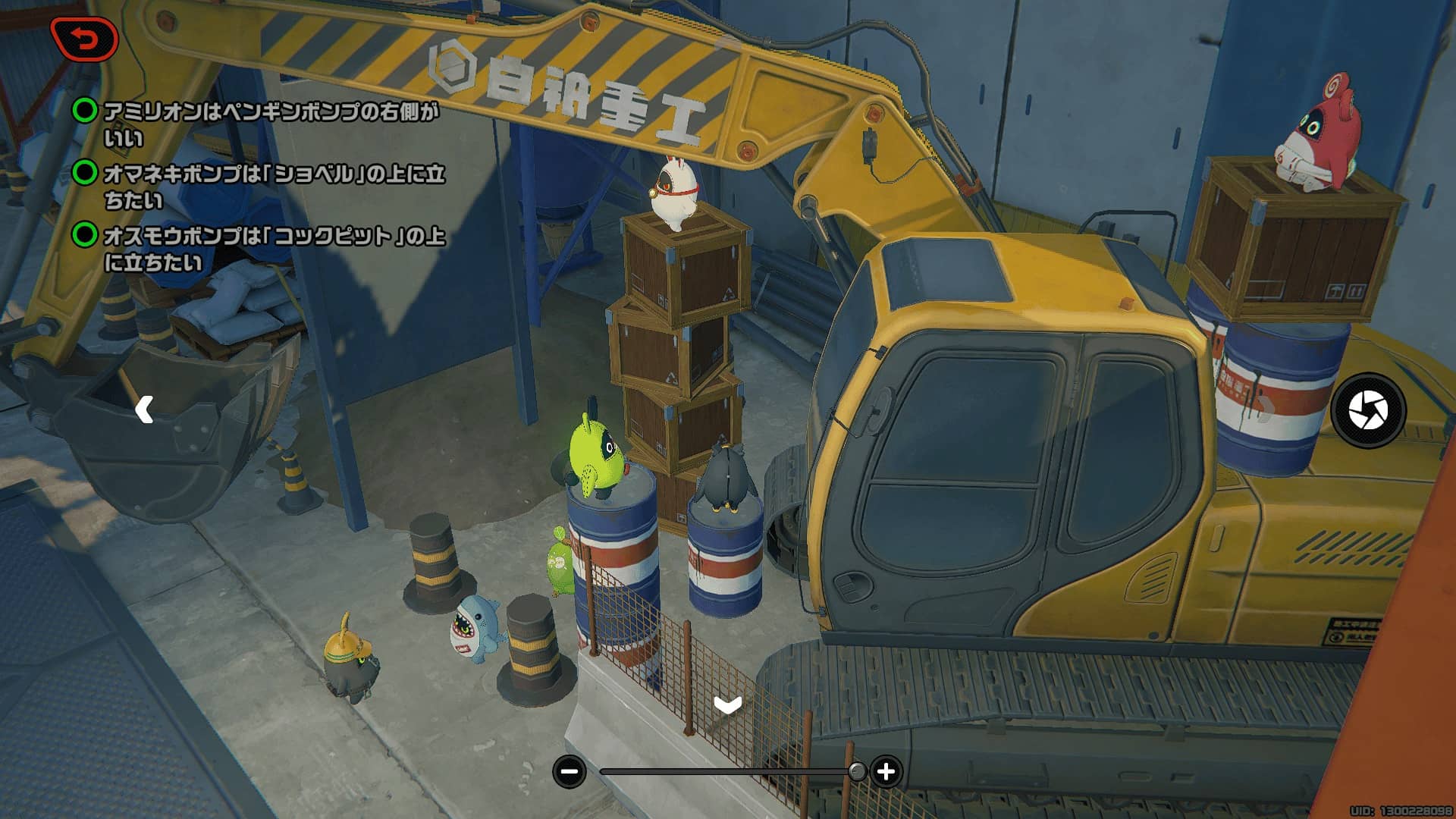The image size is (1456, 819).
Task: Take a photo with the camera shutter button
Action: (1368, 410)
